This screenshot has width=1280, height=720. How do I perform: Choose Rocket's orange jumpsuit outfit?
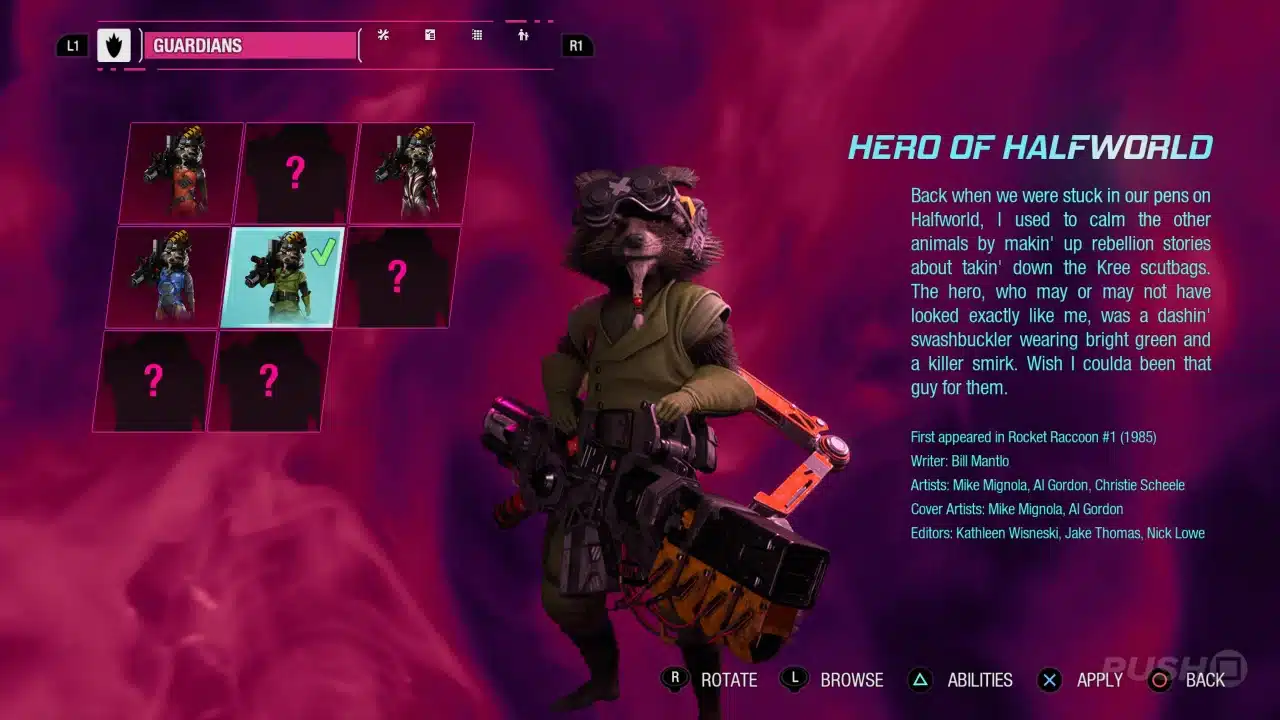[182, 173]
